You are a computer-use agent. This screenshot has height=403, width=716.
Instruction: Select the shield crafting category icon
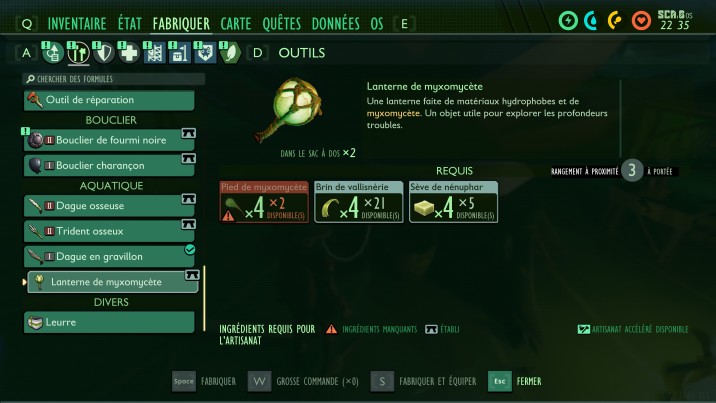tap(101, 53)
